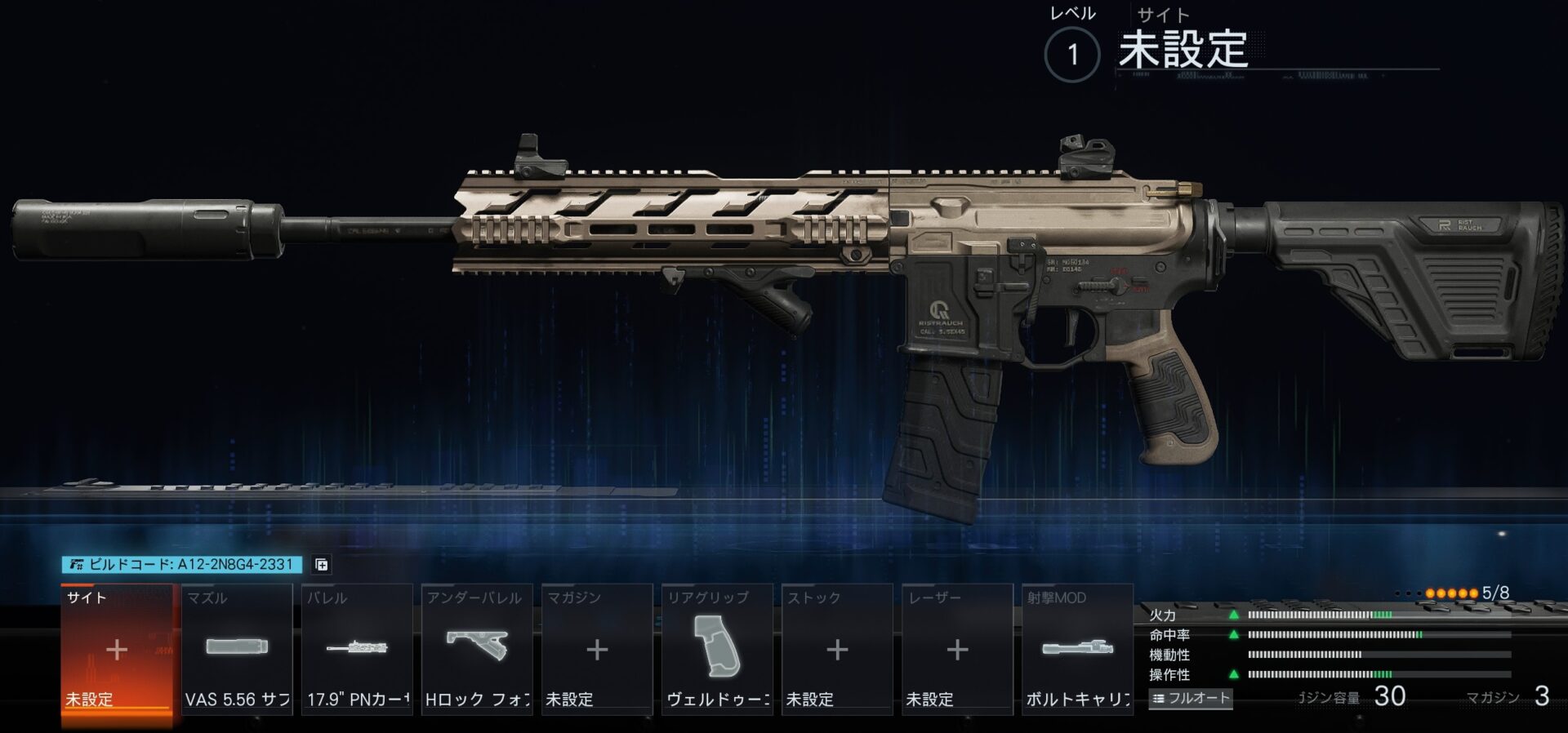This screenshot has height=733, width=1568.
Task: Choose the バレル slot with 17.9" barrel
Action: point(357,651)
